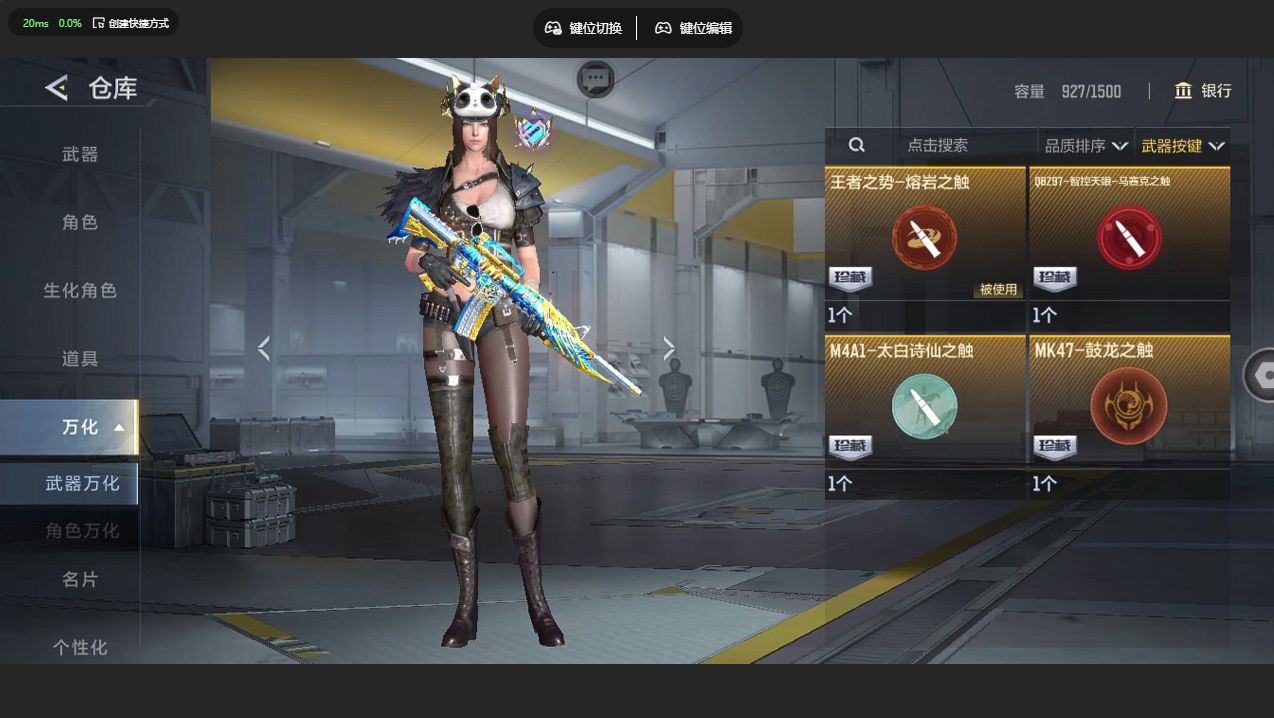Open the 银行 bank

click(1203, 91)
